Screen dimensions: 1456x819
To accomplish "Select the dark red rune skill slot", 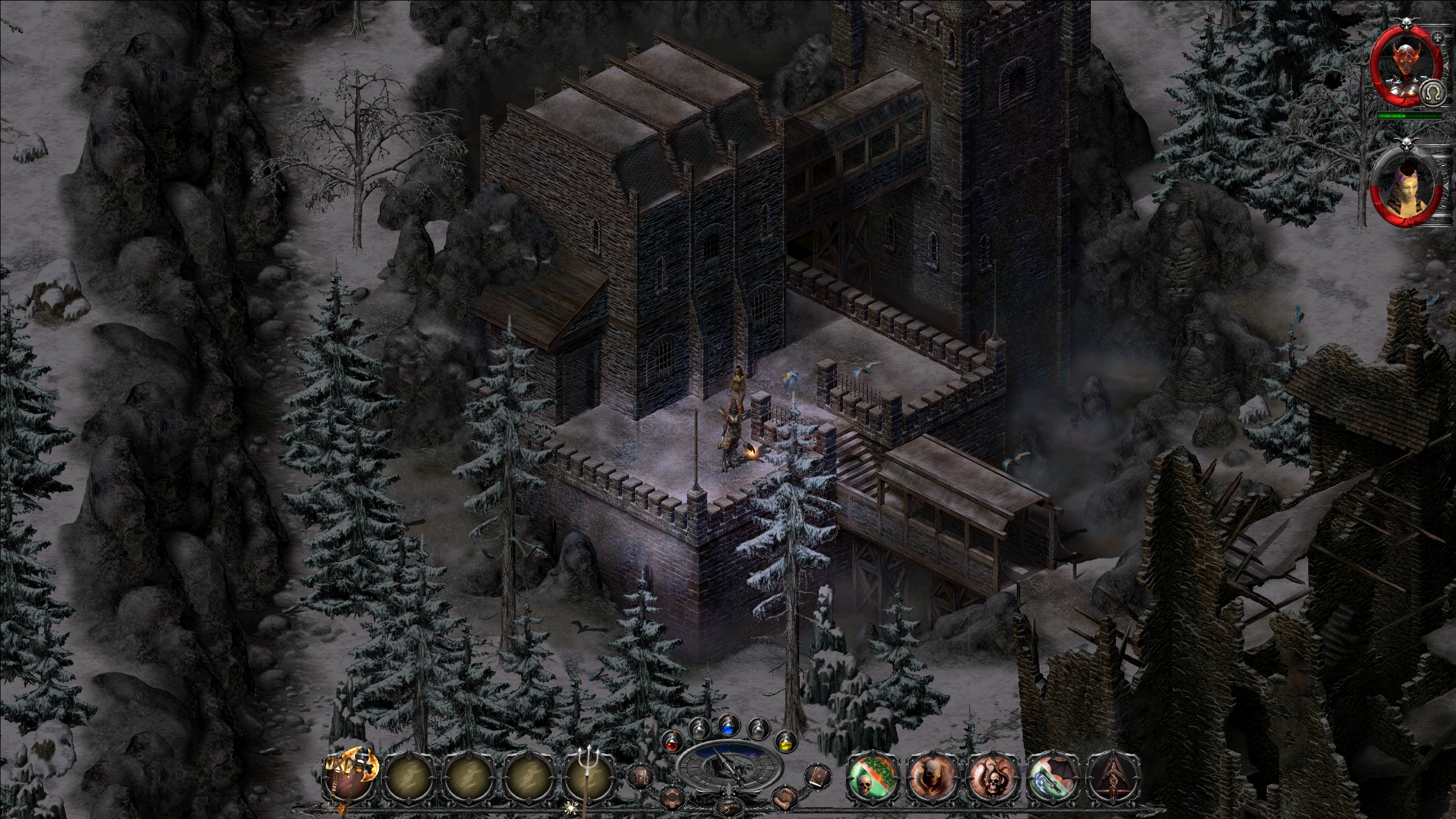I will coord(1113,777).
